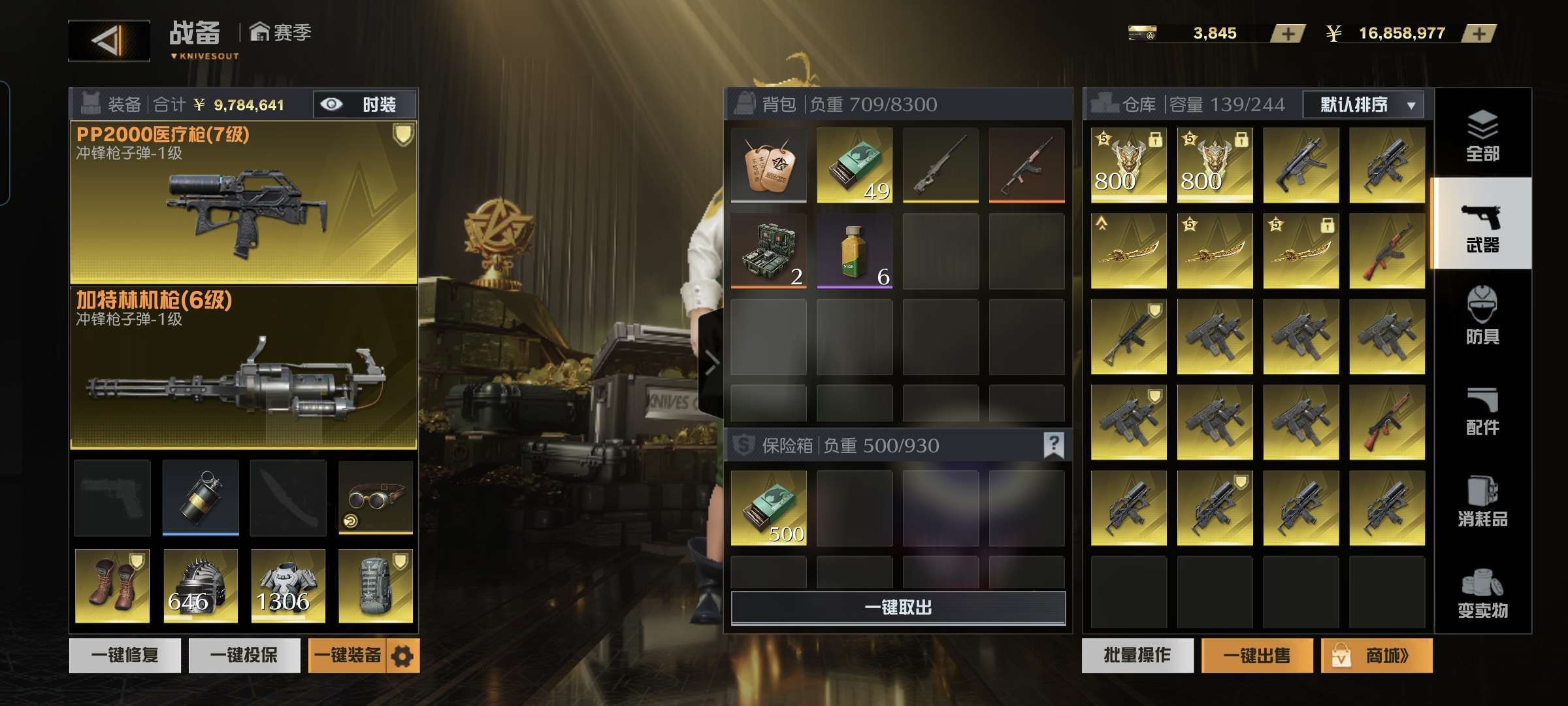Open the 时装 outfit view
This screenshot has width=1568, height=706.
coord(365,105)
